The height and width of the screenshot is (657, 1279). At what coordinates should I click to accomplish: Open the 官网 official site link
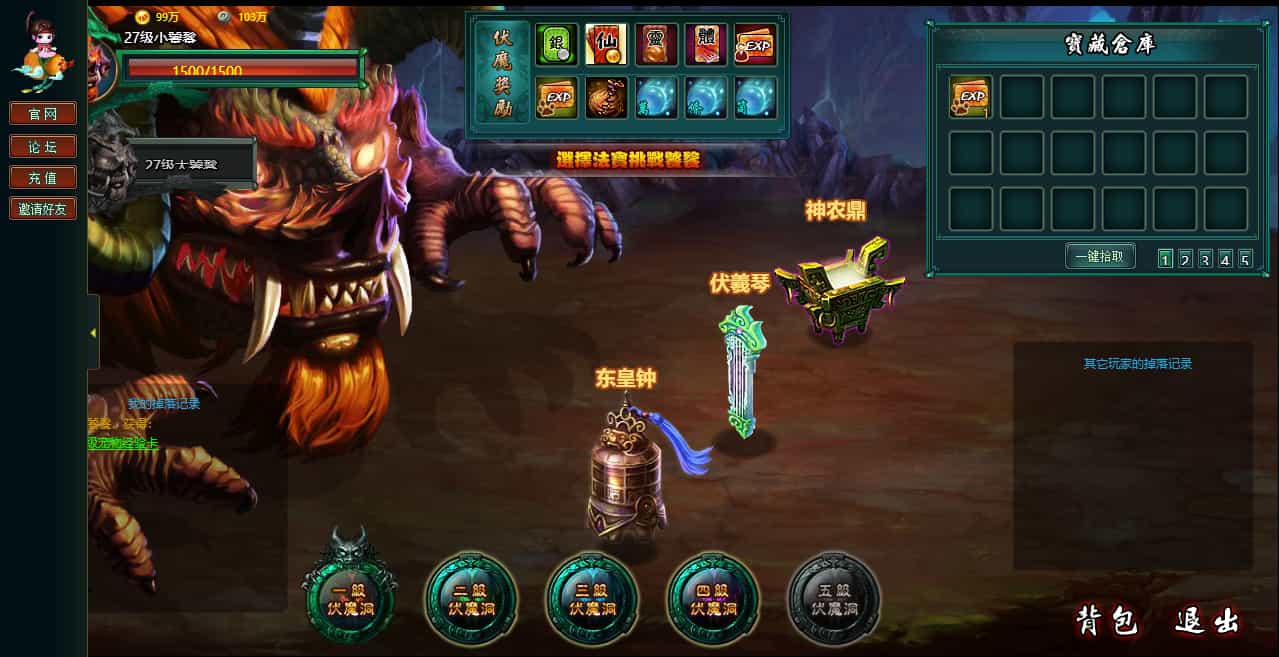tap(43, 114)
